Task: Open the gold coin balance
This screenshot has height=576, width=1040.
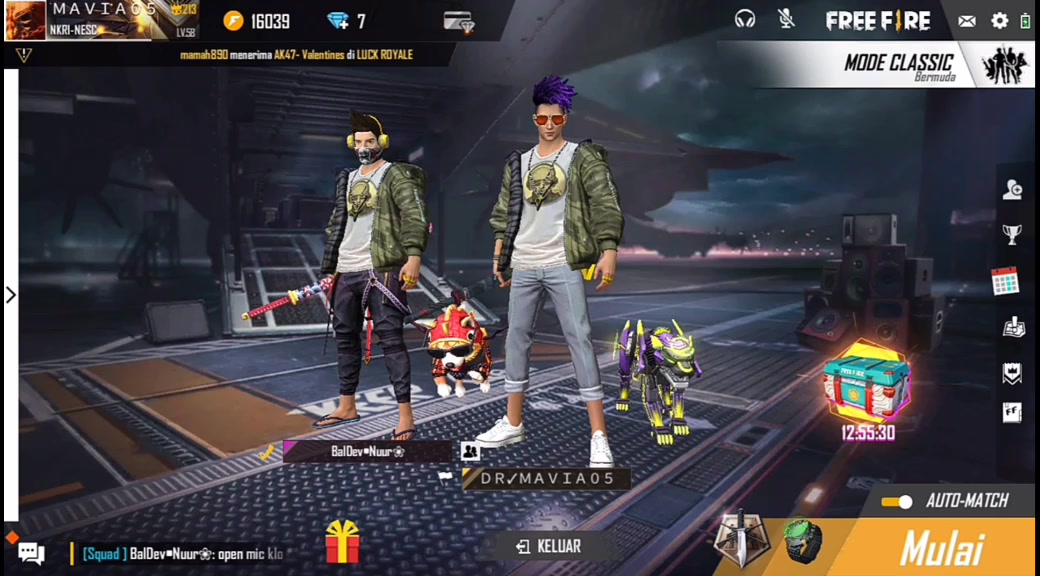Action: point(257,21)
